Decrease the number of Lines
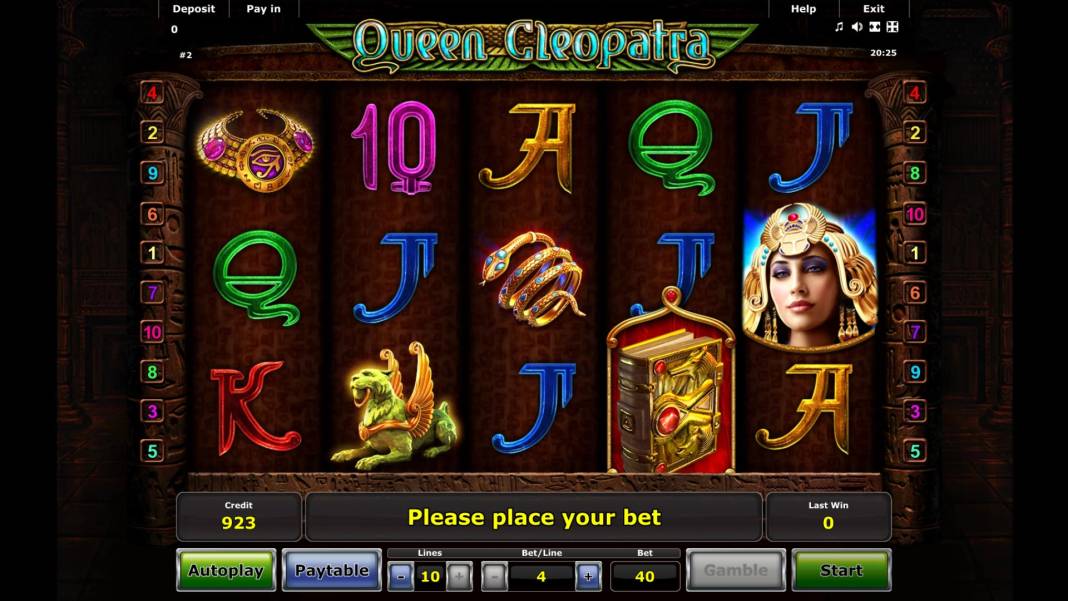Image resolution: width=1068 pixels, height=601 pixels. [x=400, y=576]
